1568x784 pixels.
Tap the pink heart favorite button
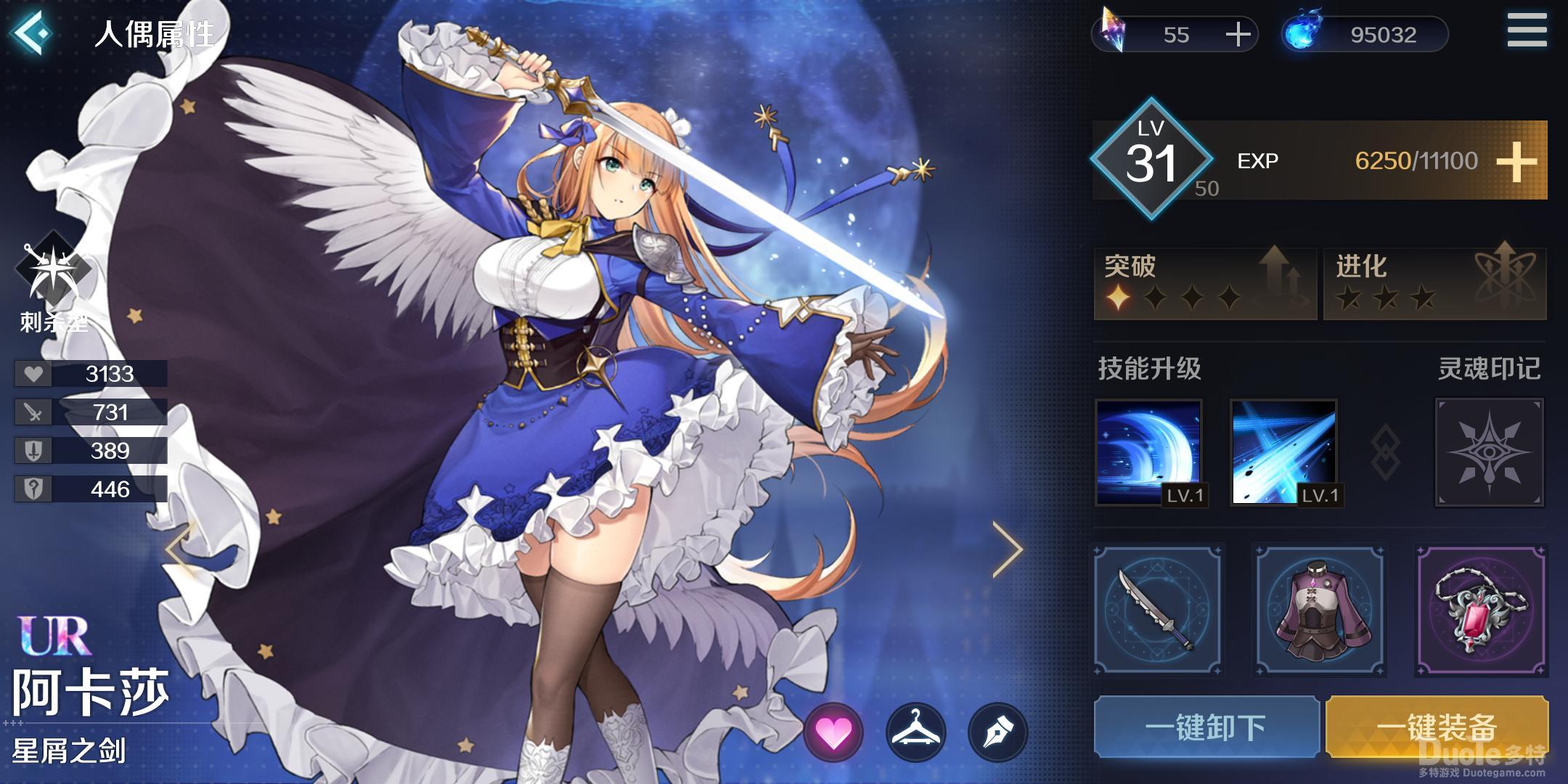tap(833, 732)
